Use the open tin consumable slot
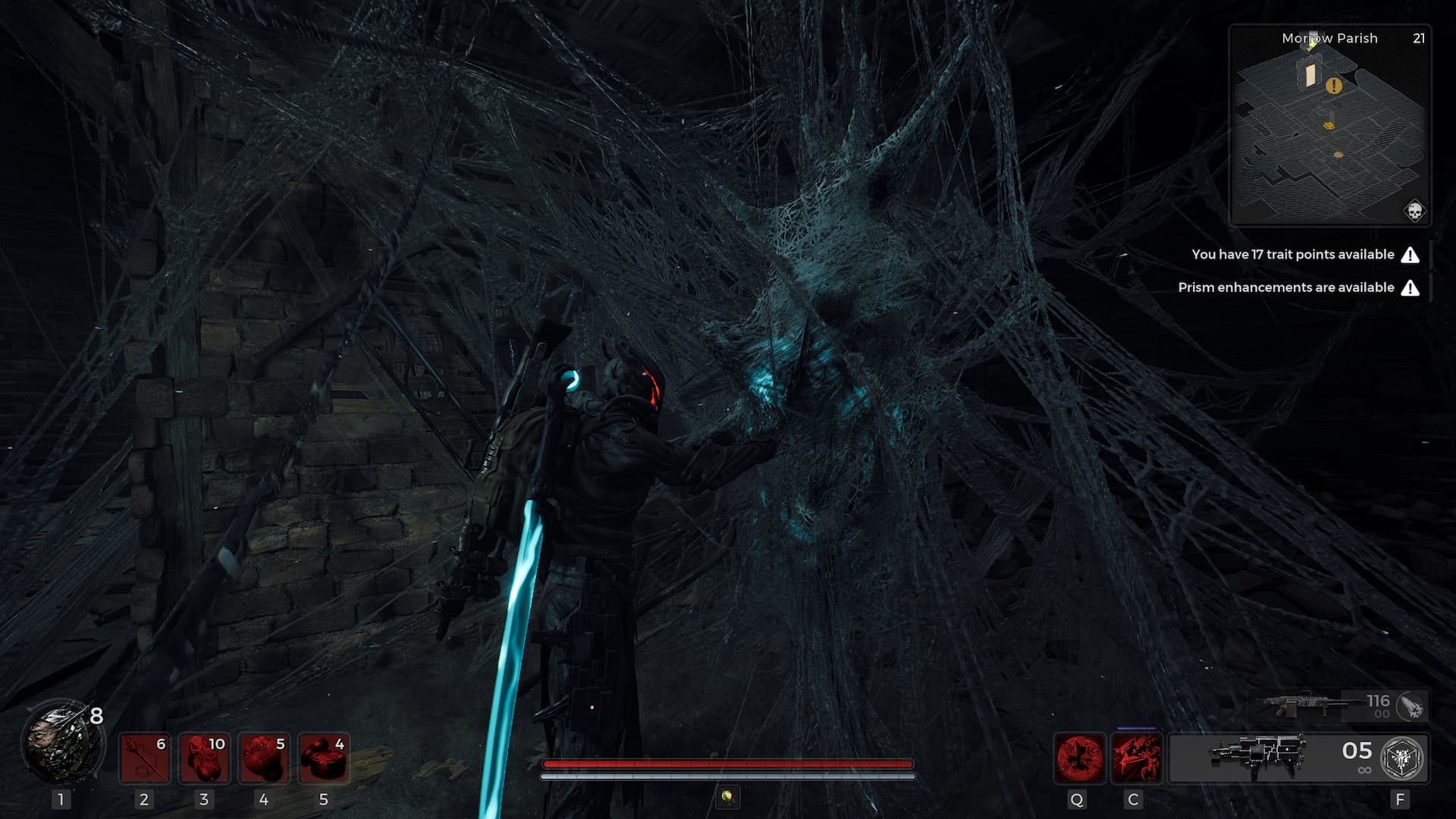 pos(324,758)
